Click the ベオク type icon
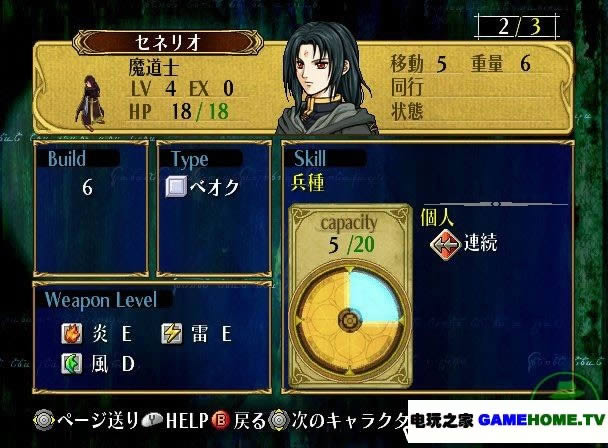 click(176, 187)
